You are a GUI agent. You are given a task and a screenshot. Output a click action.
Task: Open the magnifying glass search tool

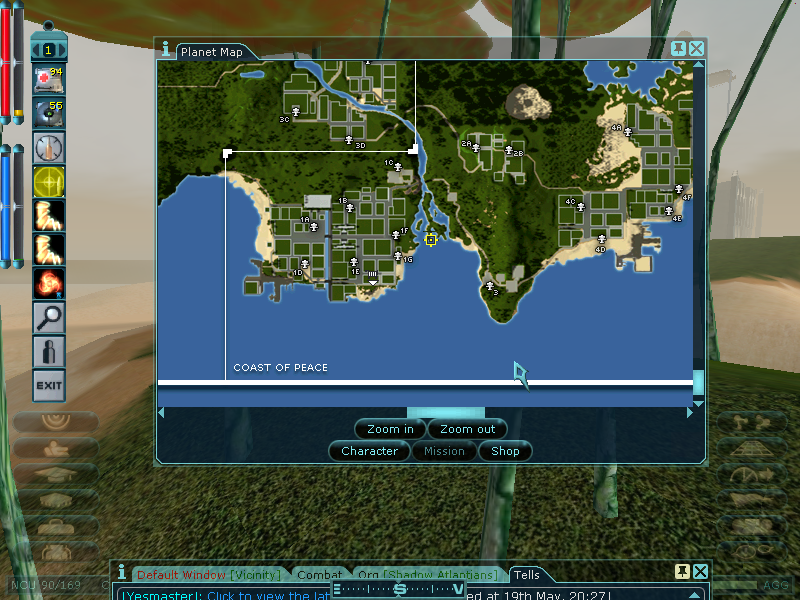tap(48, 317)
